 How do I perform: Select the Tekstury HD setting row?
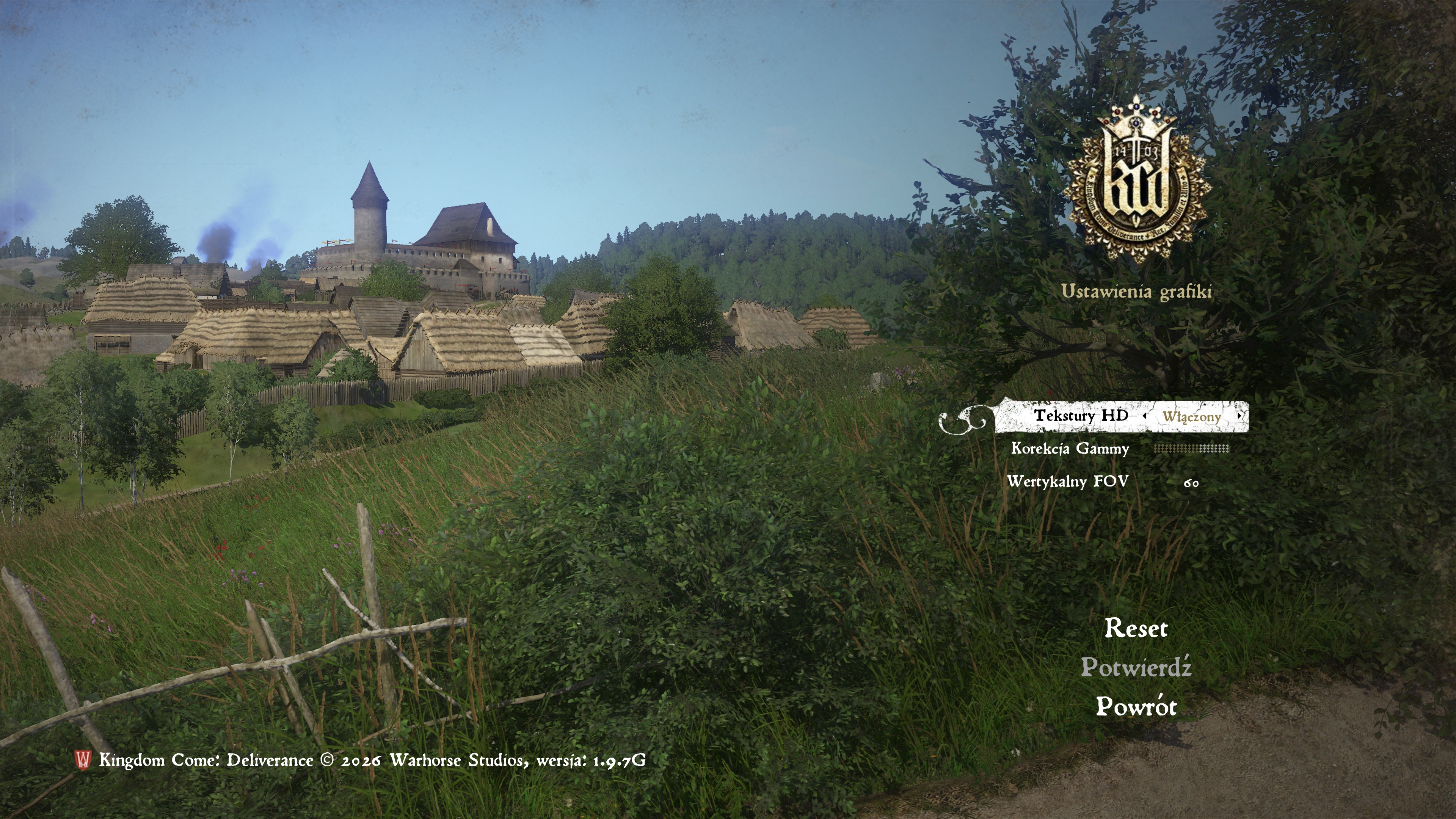coord(1081,416)
